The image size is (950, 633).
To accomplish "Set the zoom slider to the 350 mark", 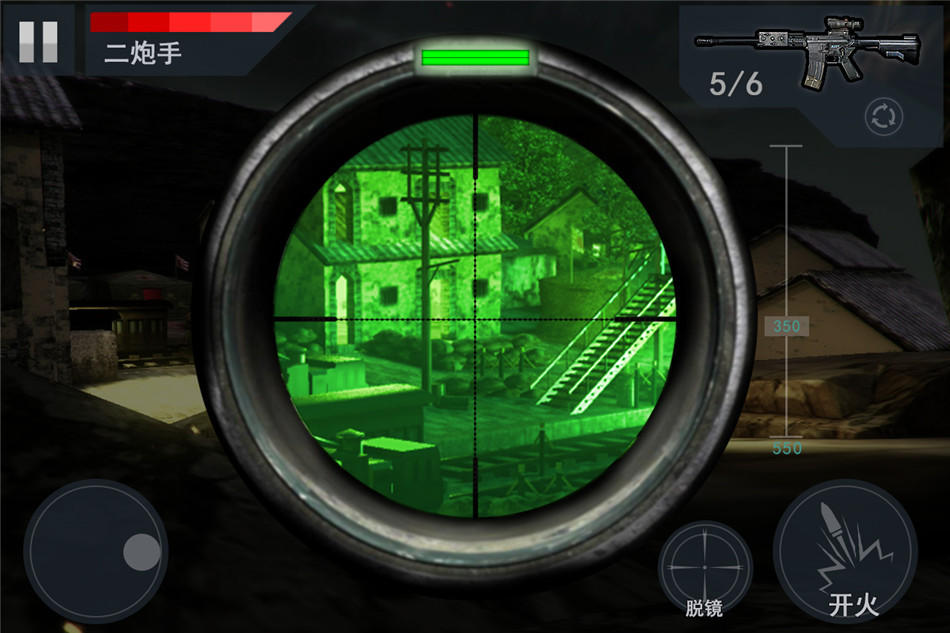I will [x=786, y=326].
